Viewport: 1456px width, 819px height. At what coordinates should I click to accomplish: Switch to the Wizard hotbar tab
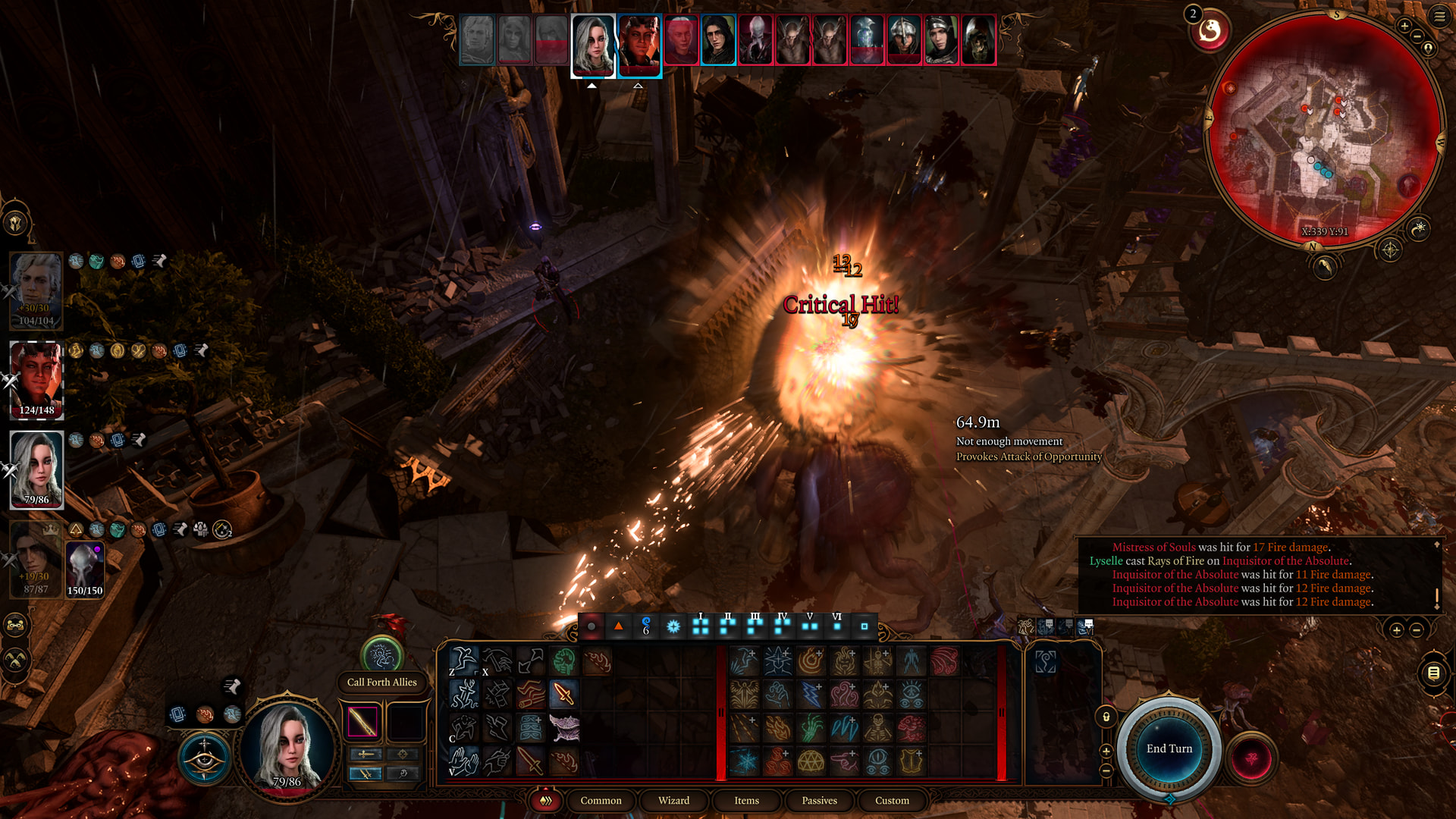click(x=673, y=800)
